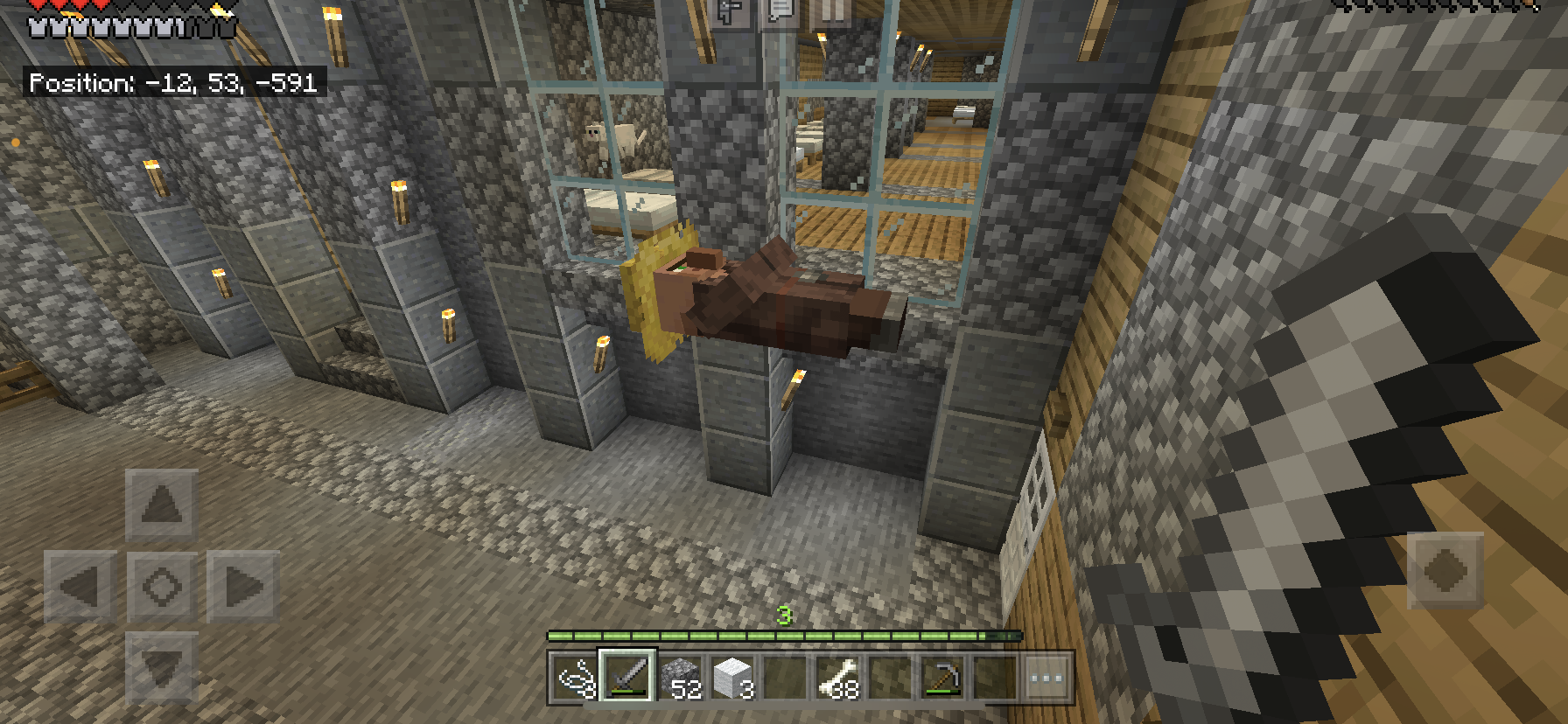Tap the jump button with diamond icon

click(1445, 570)
